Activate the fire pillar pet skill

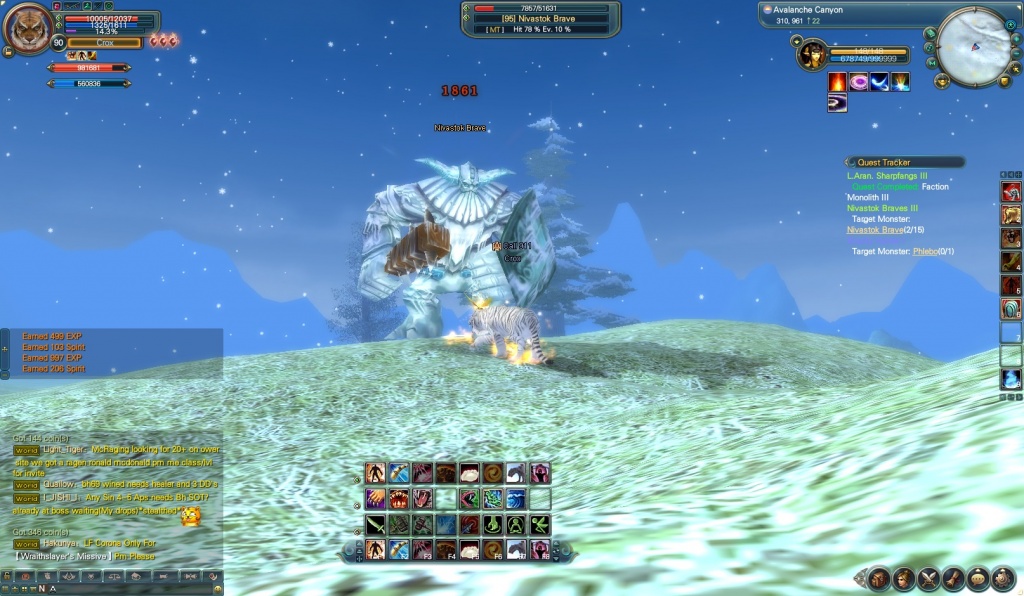coord(837,82)
